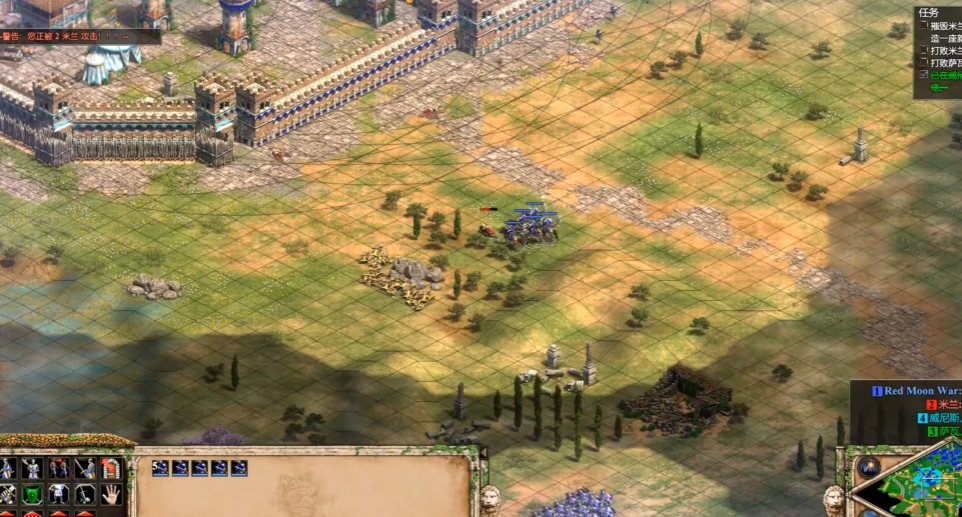Select player 2 米兰 in score list

point(943,405)
